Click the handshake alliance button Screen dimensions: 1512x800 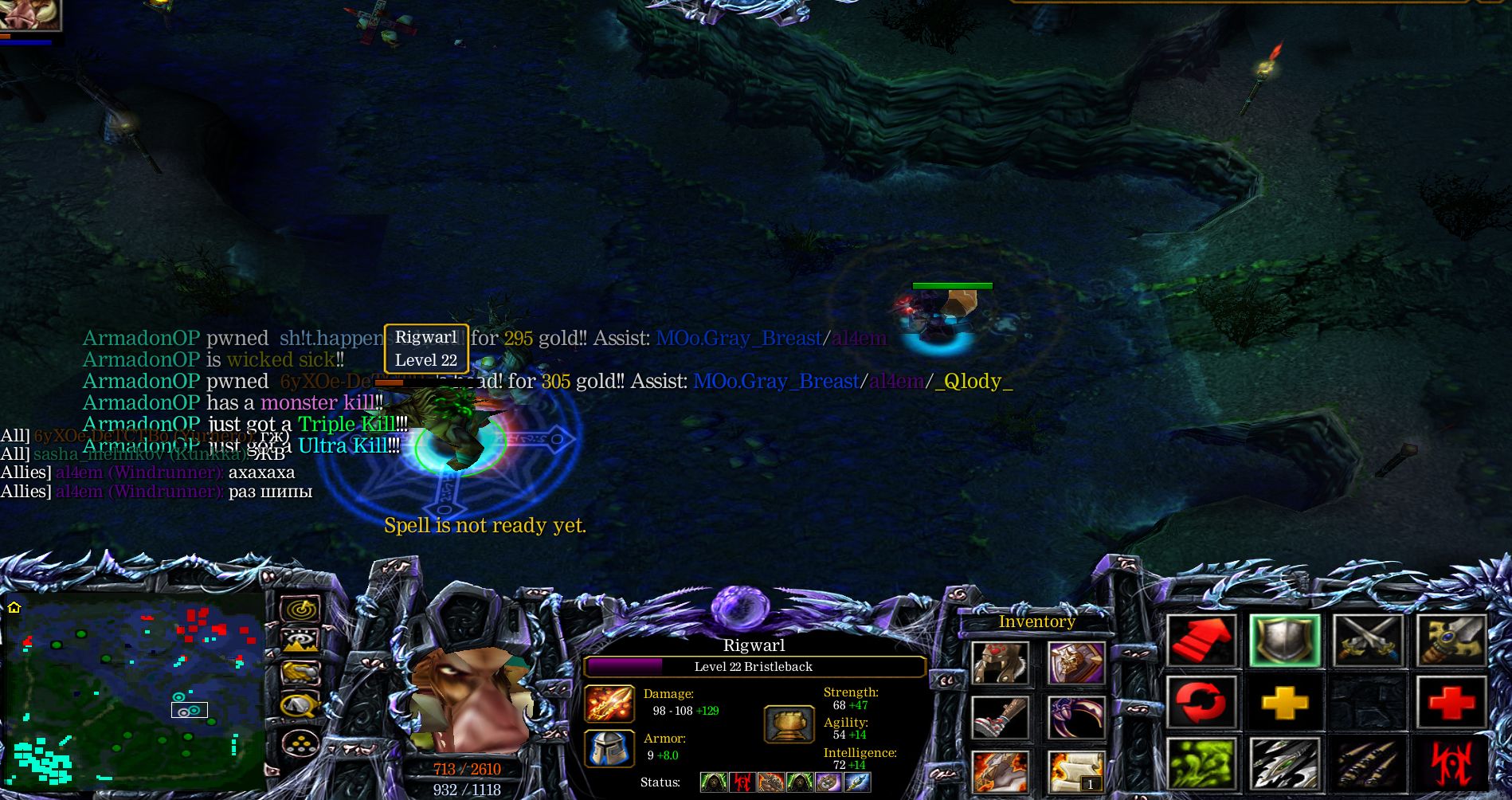(301, 673)
